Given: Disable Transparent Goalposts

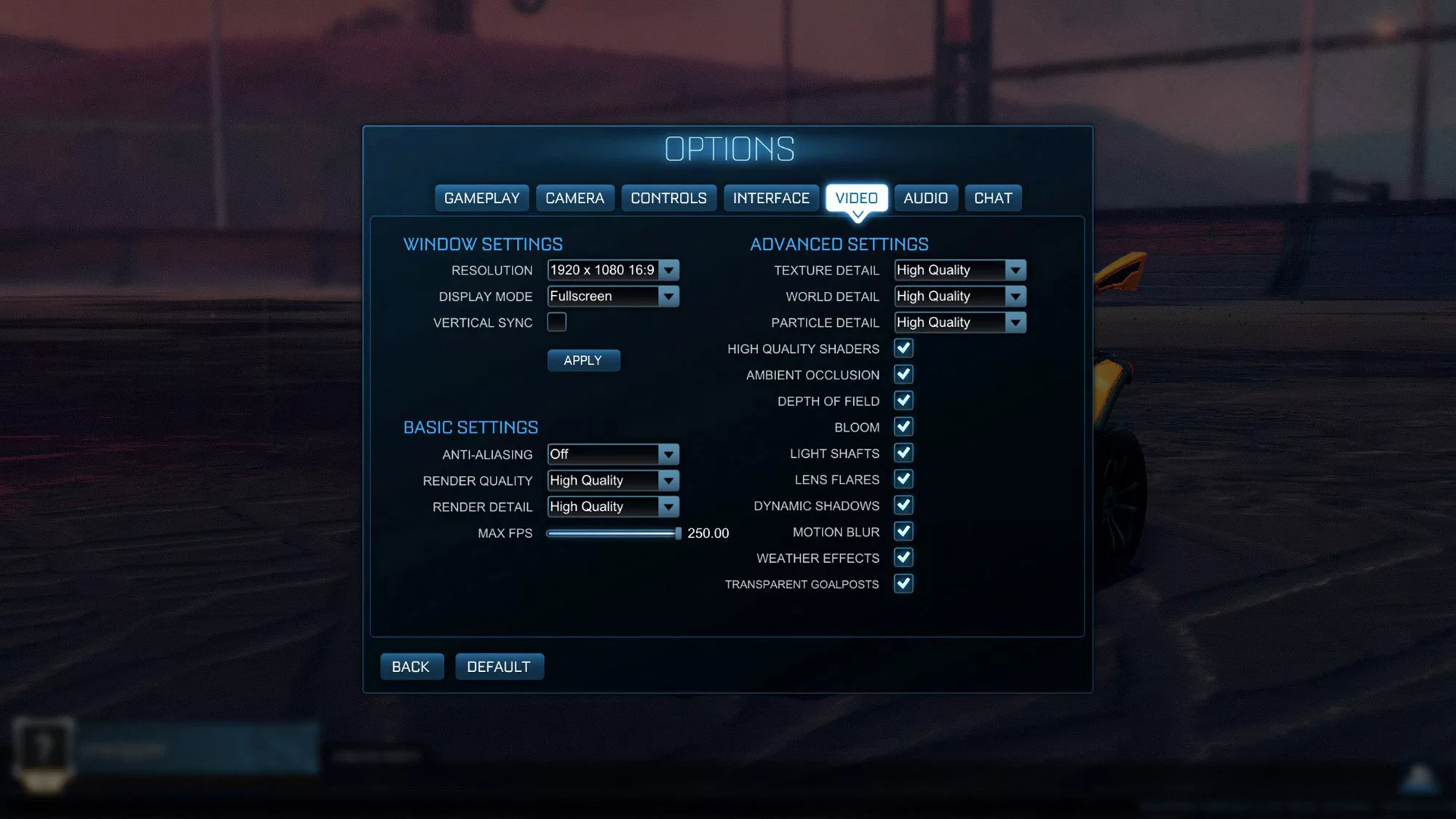Looking at the screenshot, I should (x=903, y=584).
